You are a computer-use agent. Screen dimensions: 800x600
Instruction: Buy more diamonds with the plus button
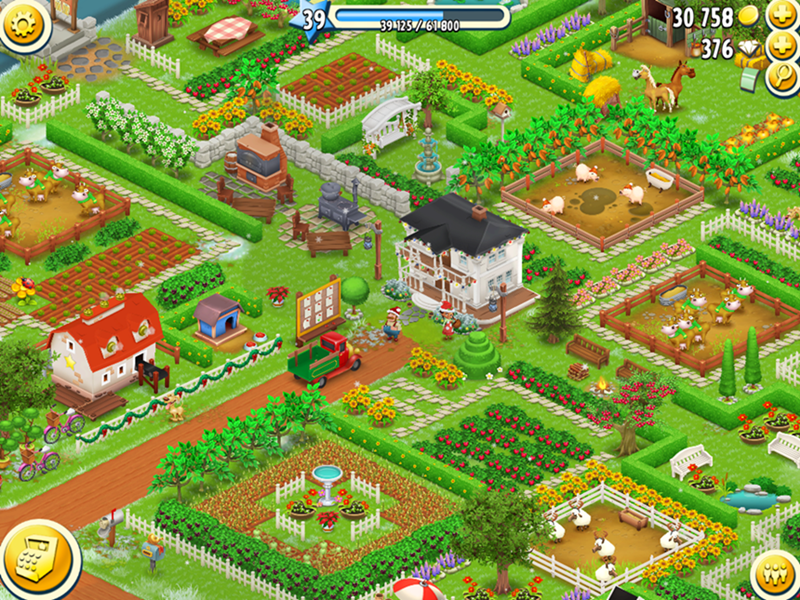(x=781, y=48)
